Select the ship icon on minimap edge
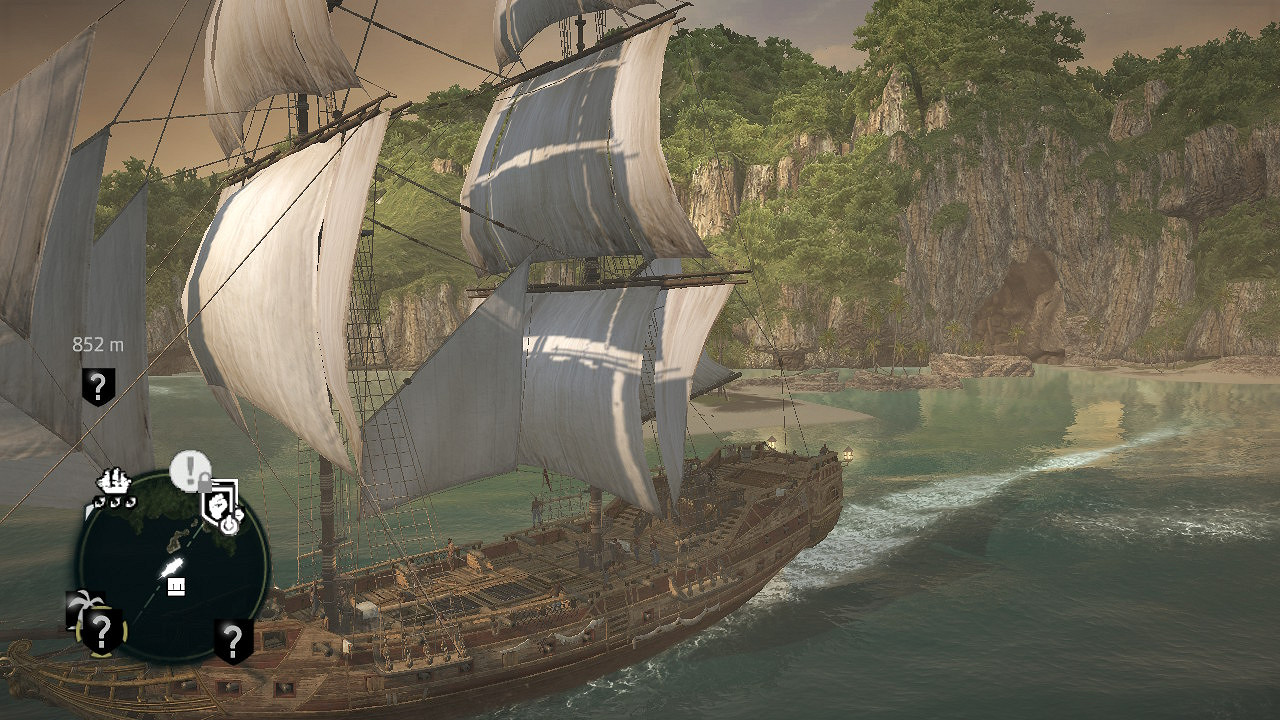The height and width of the screenshot is (720, 1280). point(114,484)
